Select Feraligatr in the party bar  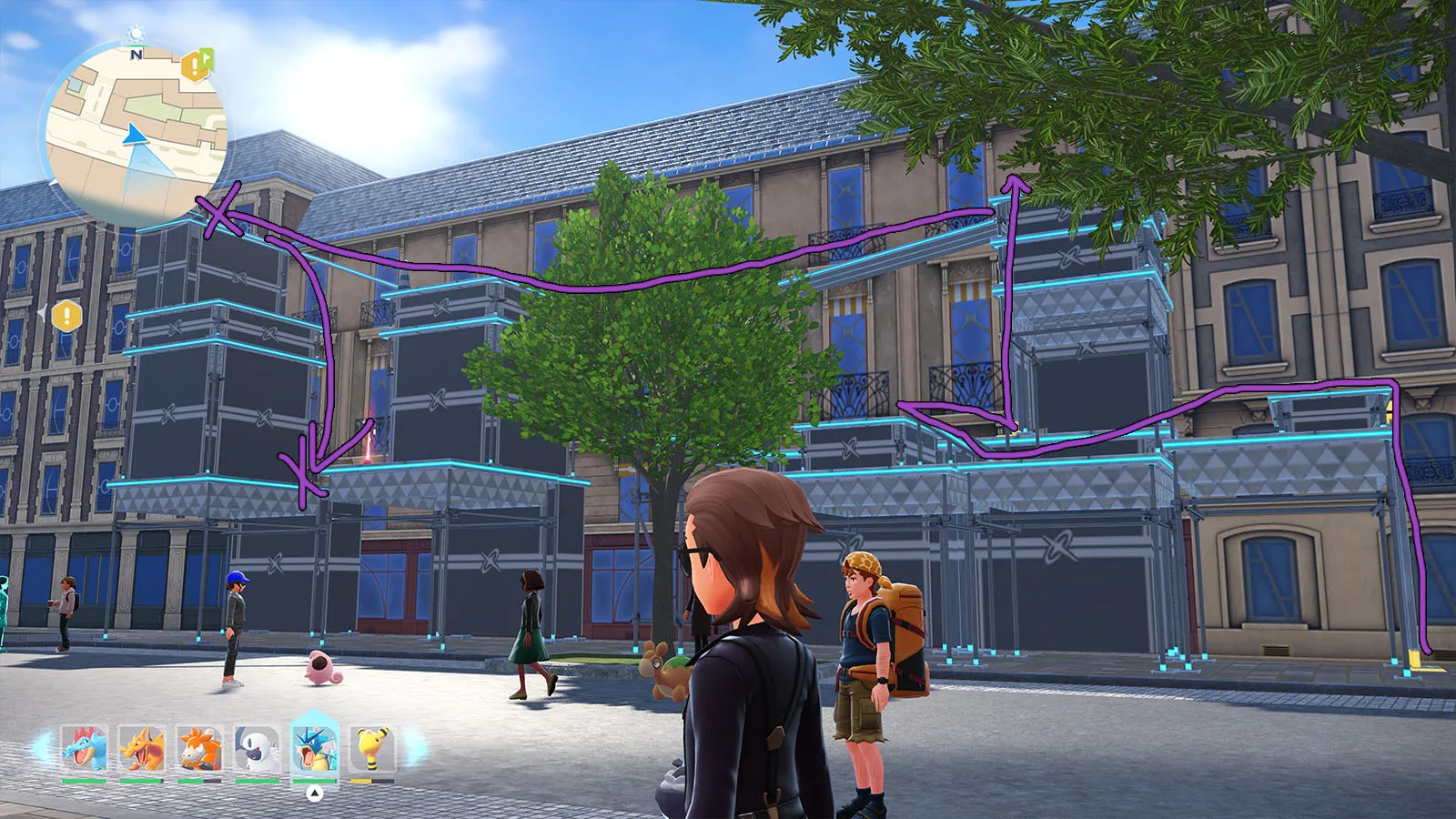pos(85,749)
